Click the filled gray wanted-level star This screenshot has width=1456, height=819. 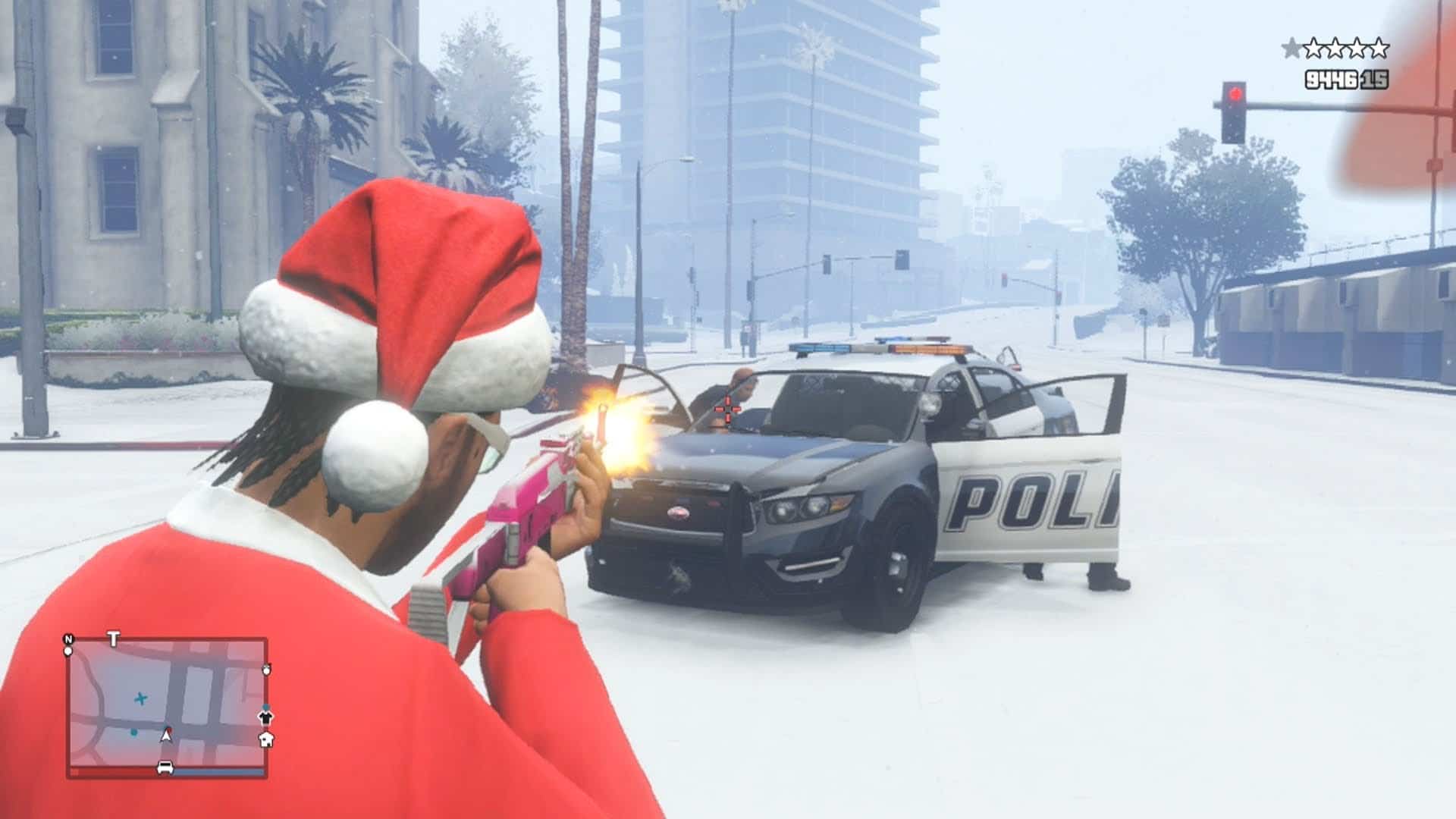tap(1291, 47)
